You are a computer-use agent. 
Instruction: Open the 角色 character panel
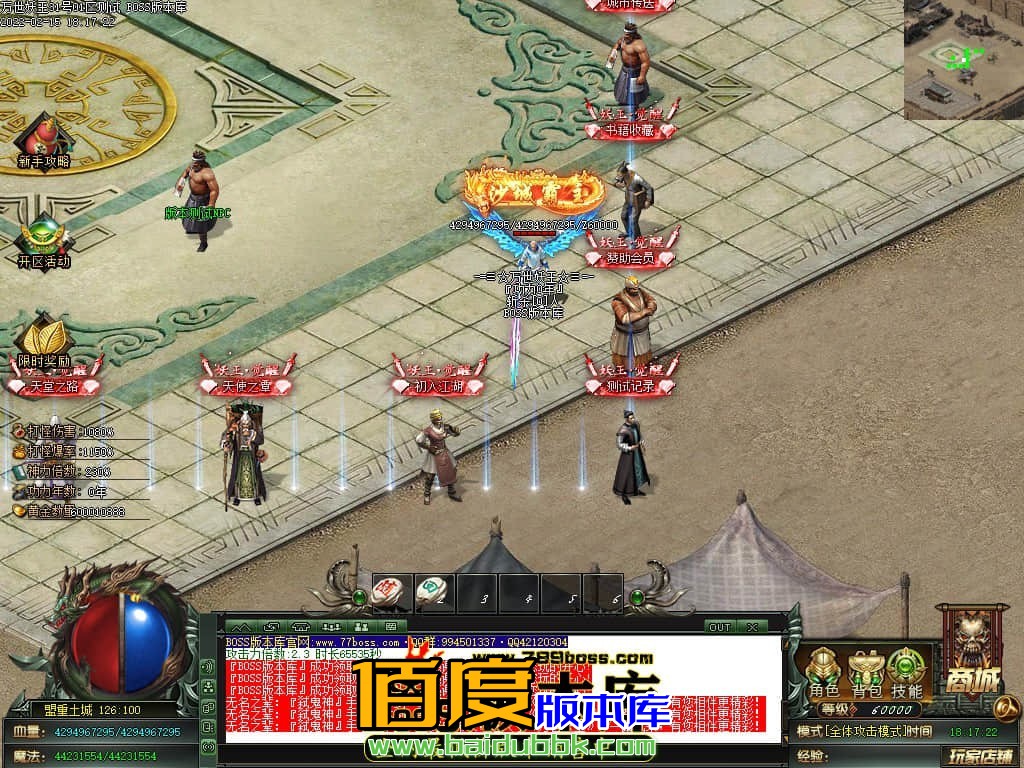824,671
